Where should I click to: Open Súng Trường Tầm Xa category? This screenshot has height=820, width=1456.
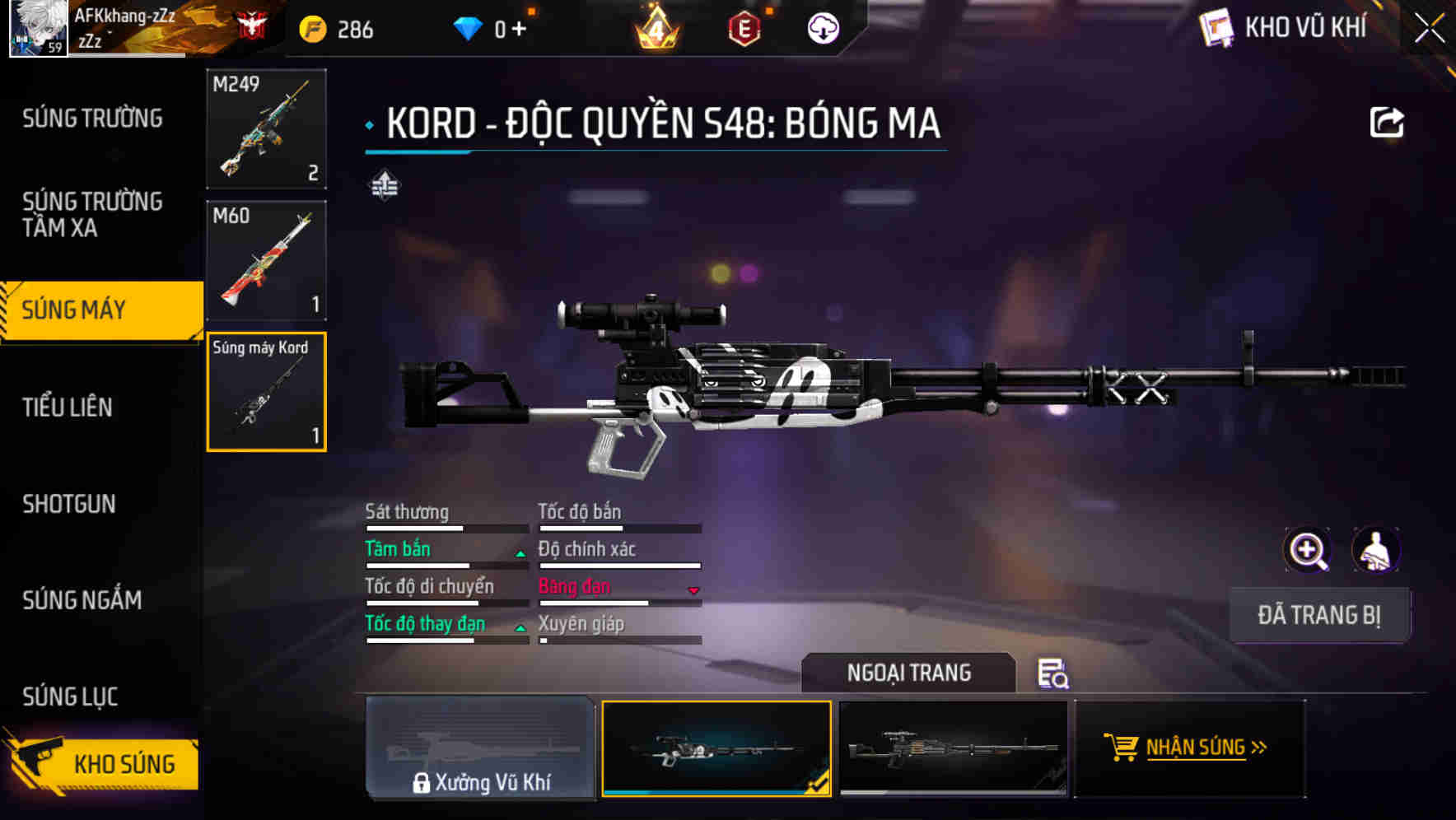tap(92, 214)
